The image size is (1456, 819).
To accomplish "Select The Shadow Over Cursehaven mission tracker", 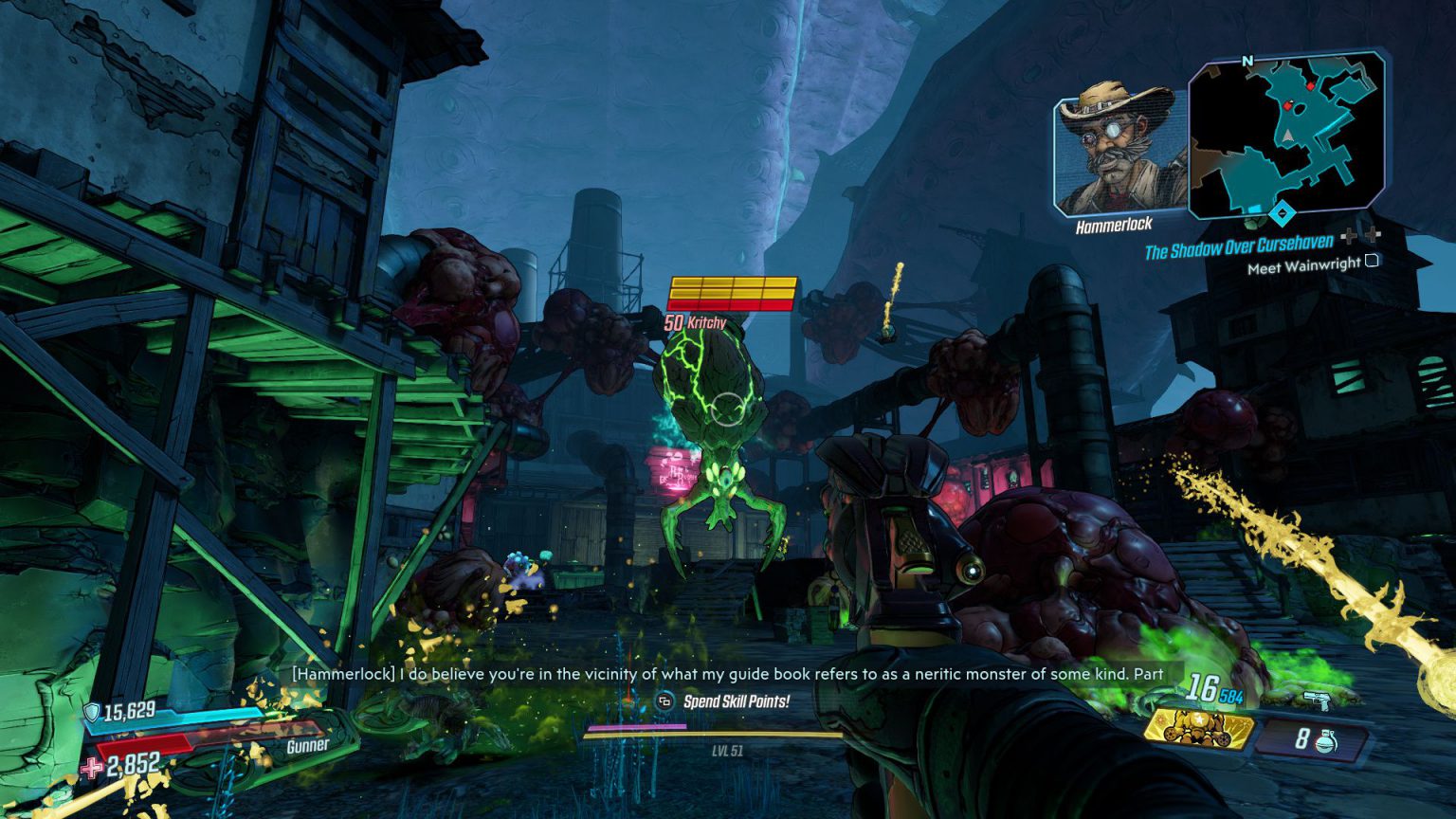I will [x=1238, y=247].
